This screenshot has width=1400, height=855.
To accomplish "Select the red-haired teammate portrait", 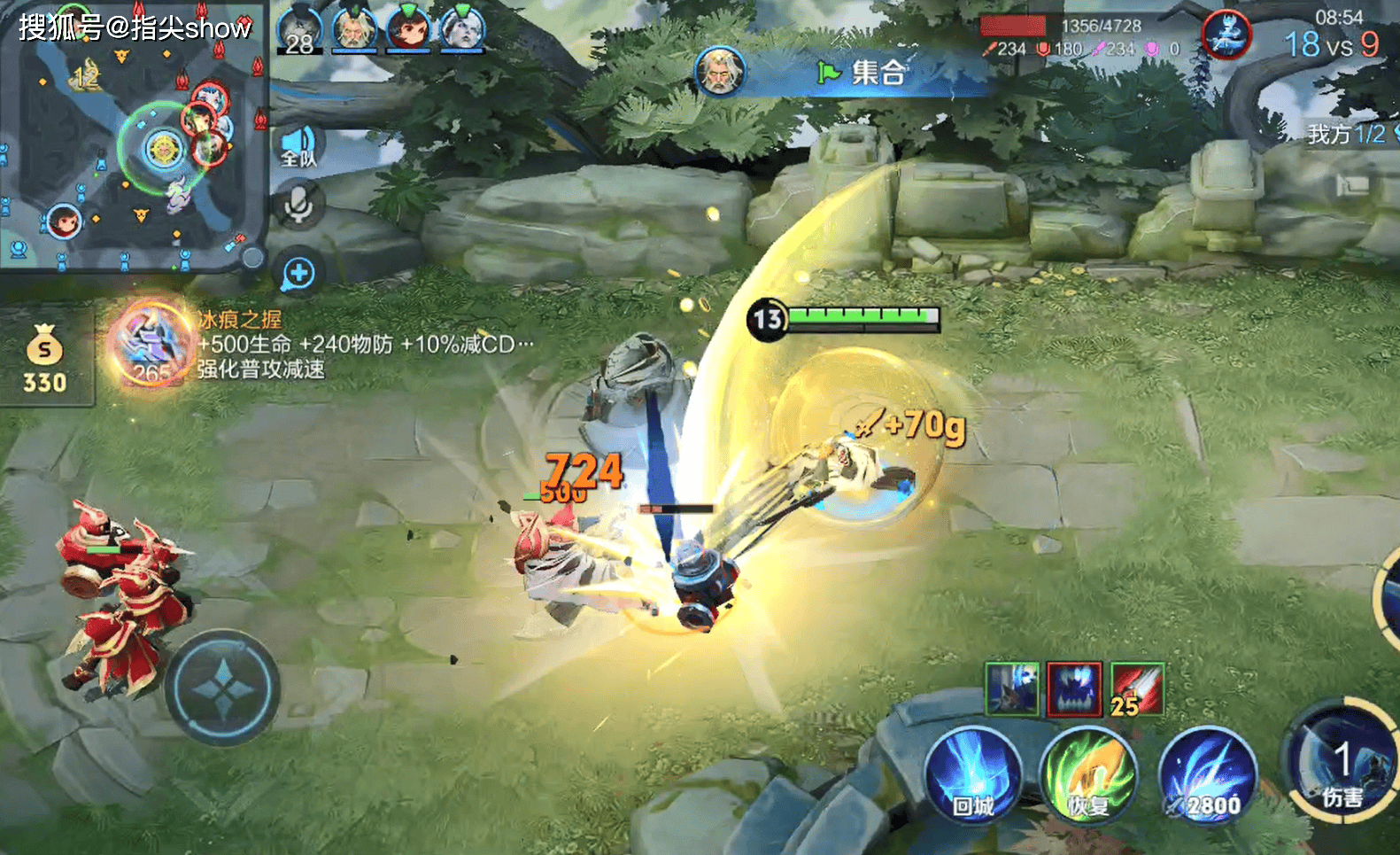I will [408, 29].
